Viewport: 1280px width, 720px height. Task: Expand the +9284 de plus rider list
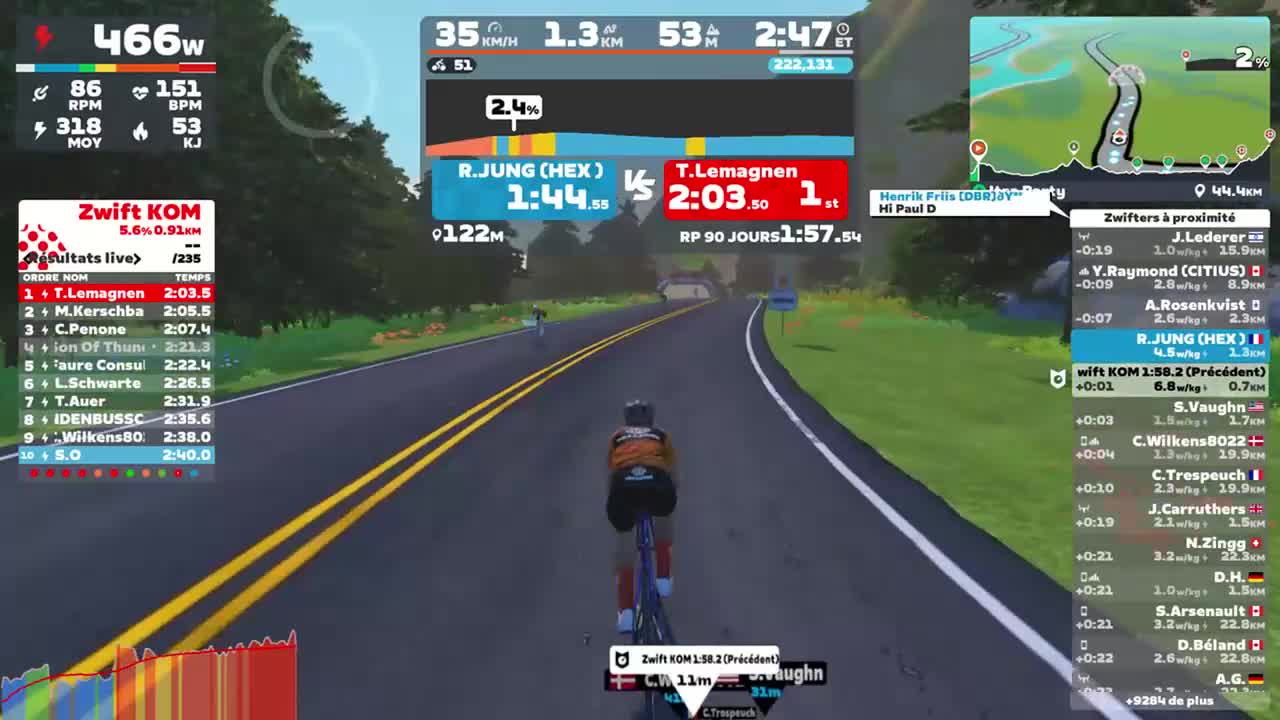point(1170,701)
